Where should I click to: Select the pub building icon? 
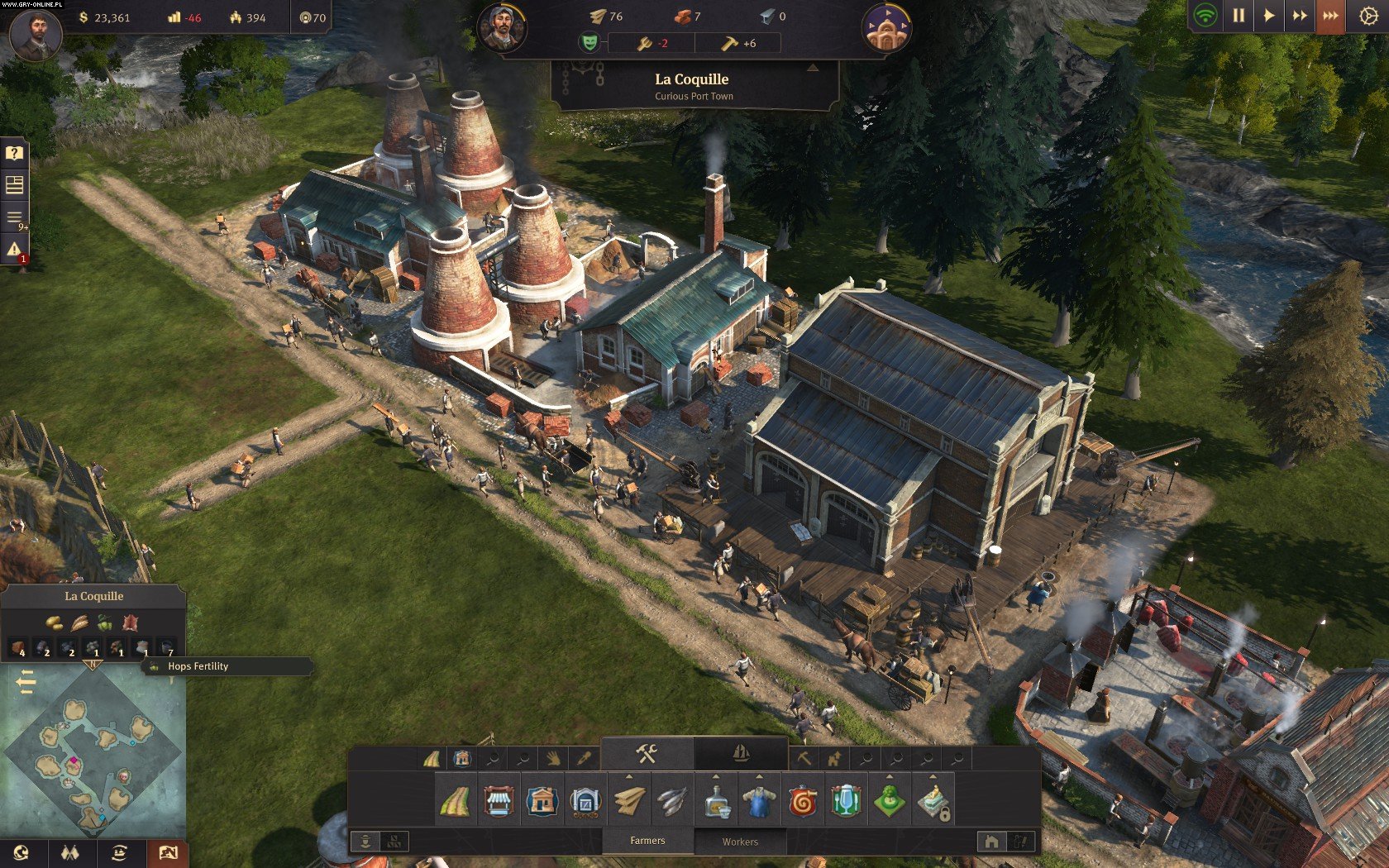tap(846, 800)
